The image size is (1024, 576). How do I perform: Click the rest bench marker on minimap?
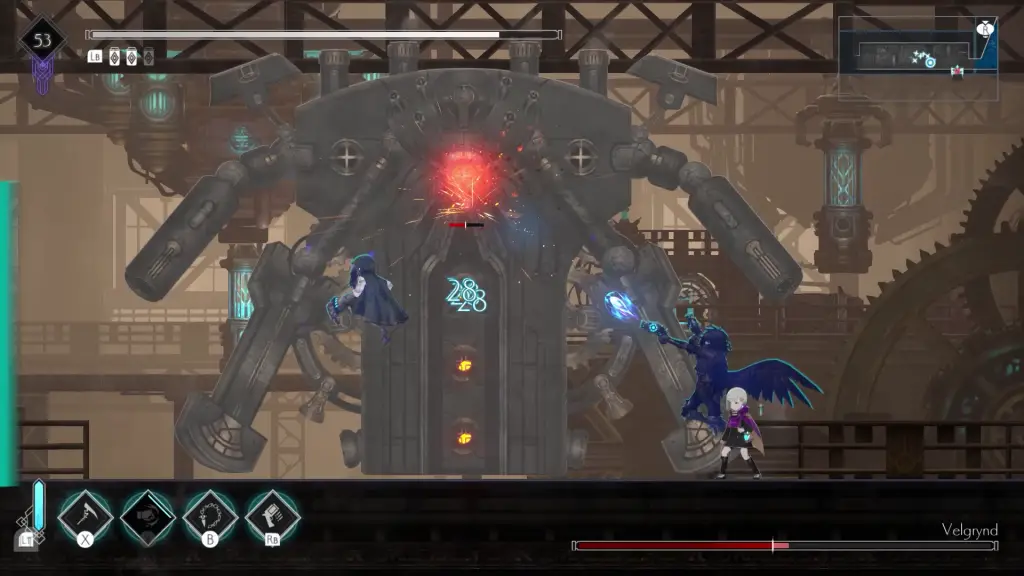pyautogui.click(x=957, y=72)
